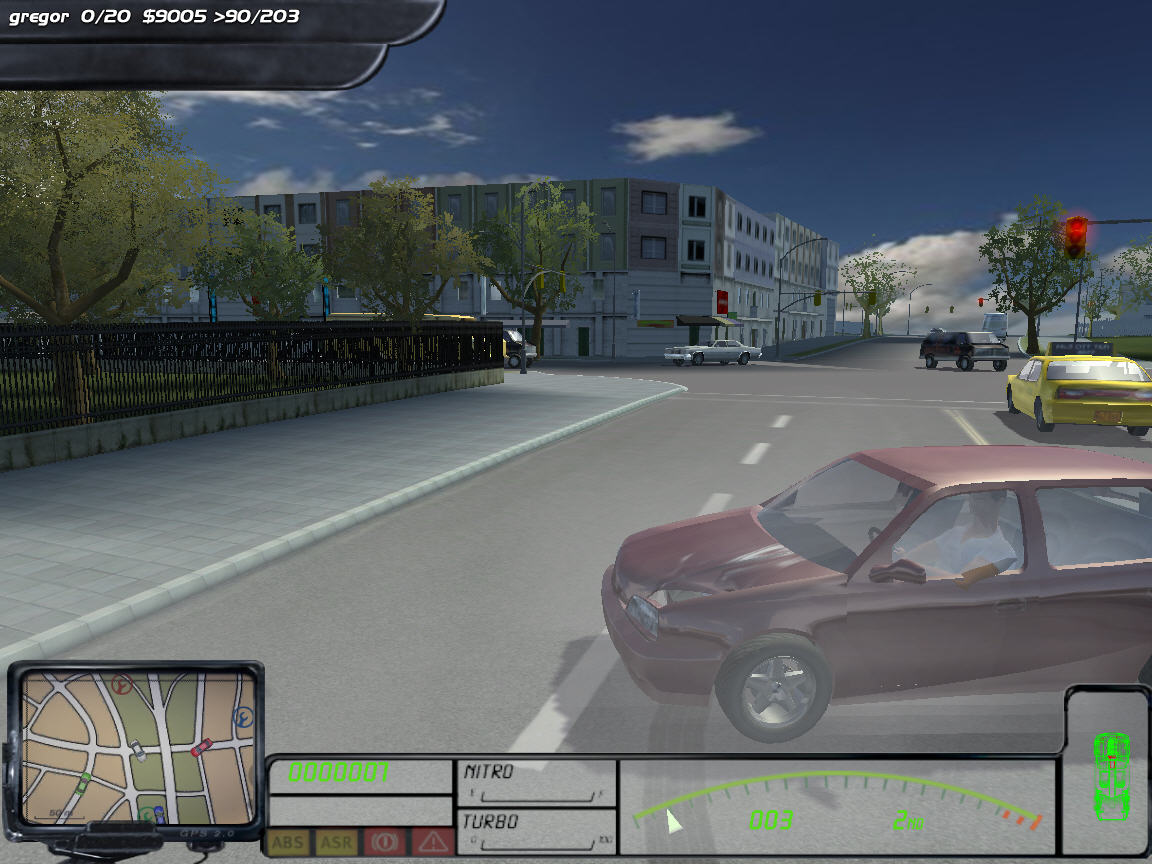The width and height of the screenshot is (1152, 864).
Task: Click the hazard warning triangle icon
Action: coord(432,842)
